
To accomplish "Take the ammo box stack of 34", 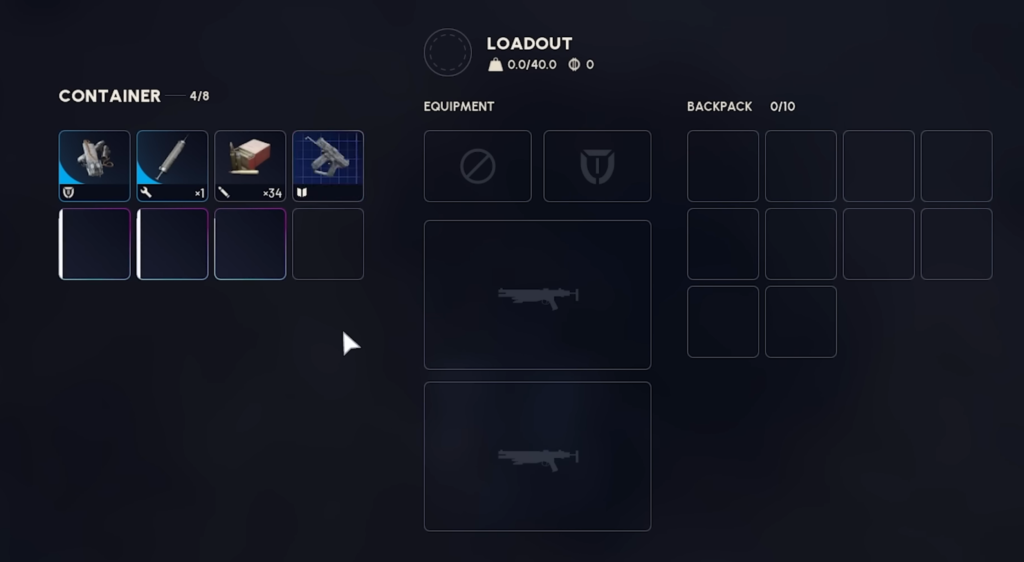I will pos(250,166).
